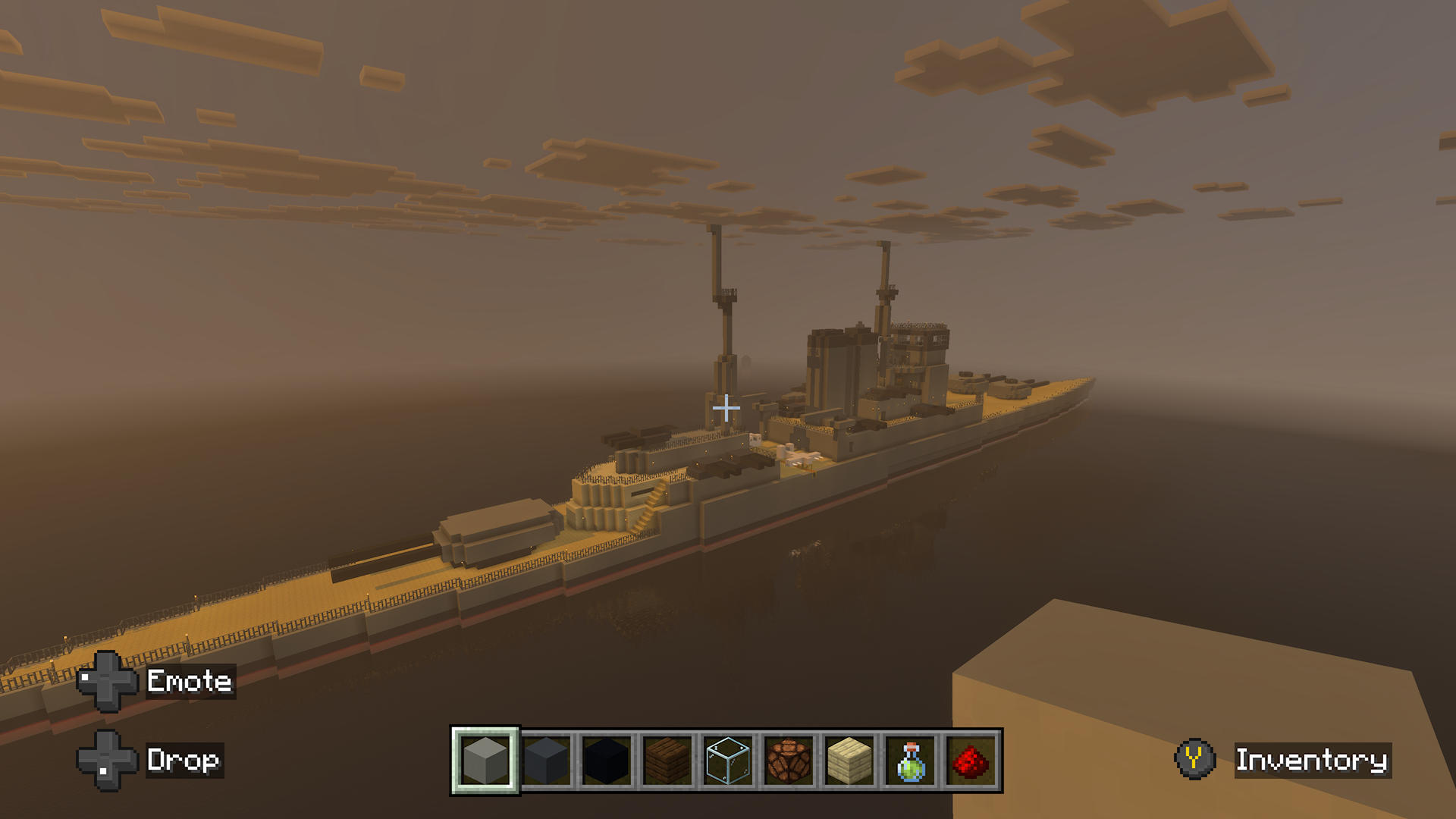
Task: Switch to the redstone lamp slot
Action: click(x=789, y=760)
